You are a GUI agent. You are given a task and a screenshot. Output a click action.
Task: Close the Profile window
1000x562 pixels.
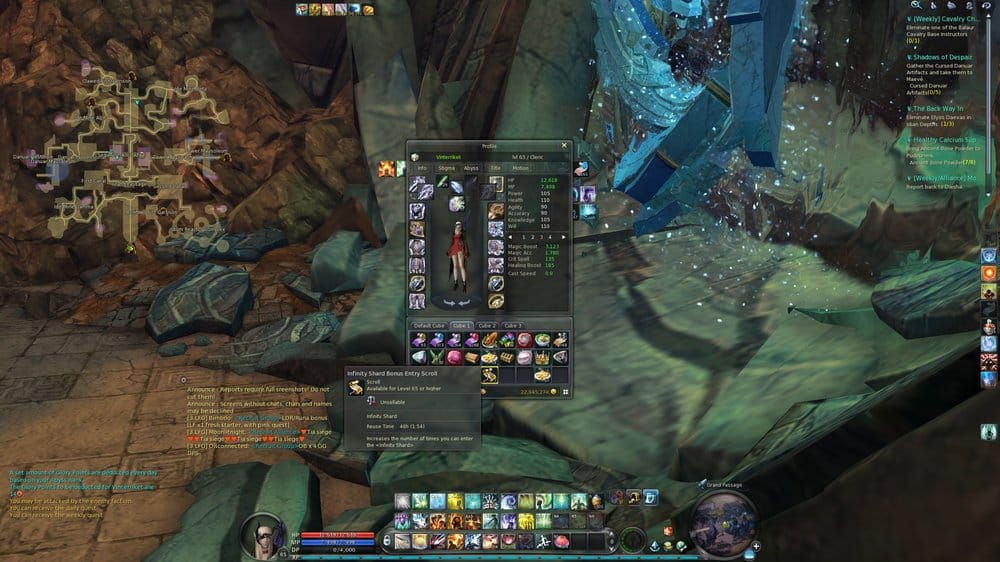(x=564, y=145)
